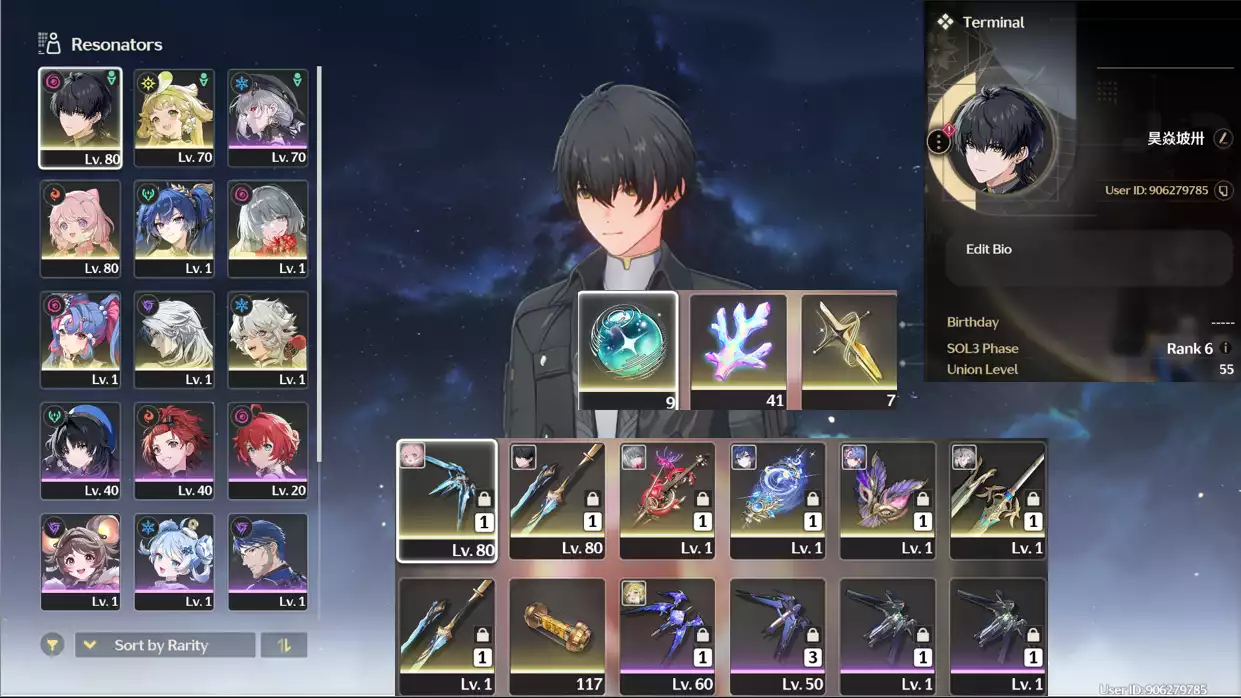Select the pink-haired resonator at Lv. 80

tap(80, 228)
